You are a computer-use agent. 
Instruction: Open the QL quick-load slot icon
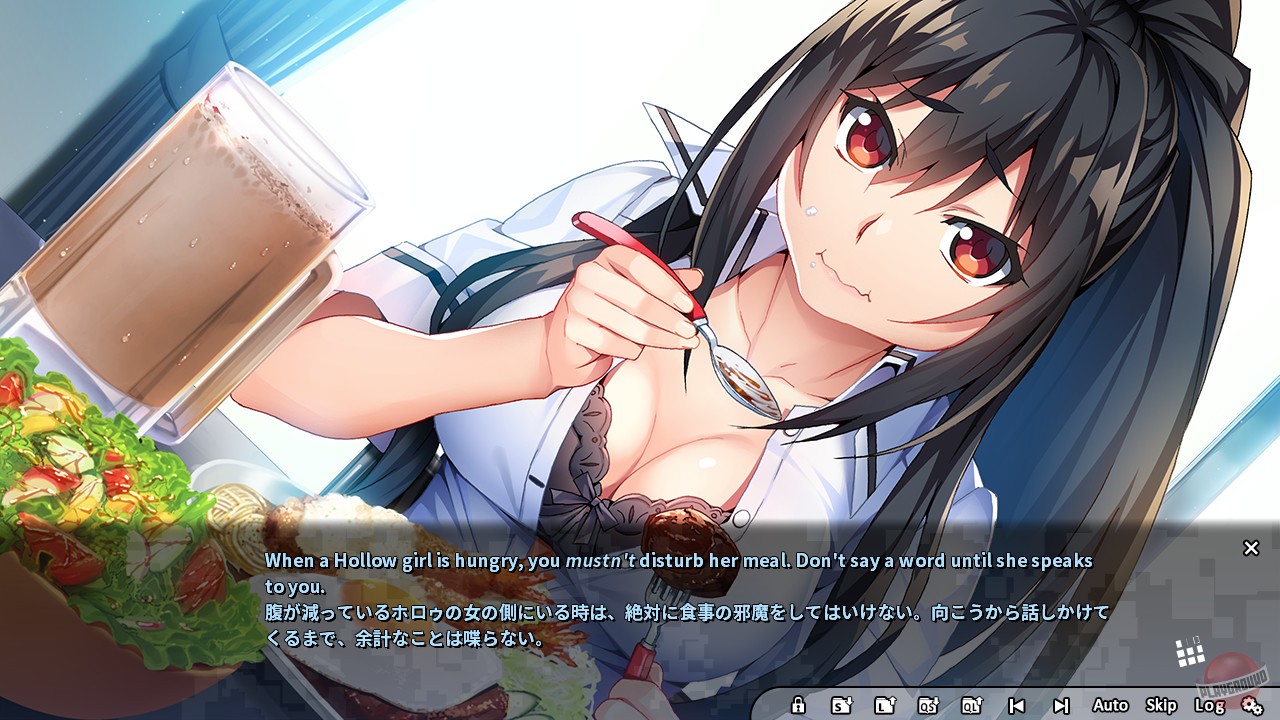point(971,704)
